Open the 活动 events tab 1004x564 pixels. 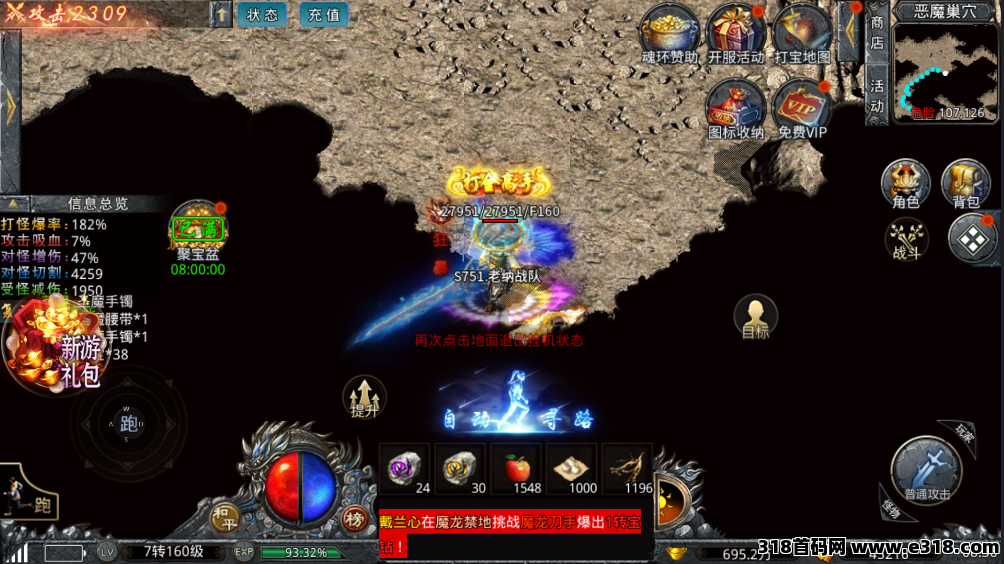[877, 96]
